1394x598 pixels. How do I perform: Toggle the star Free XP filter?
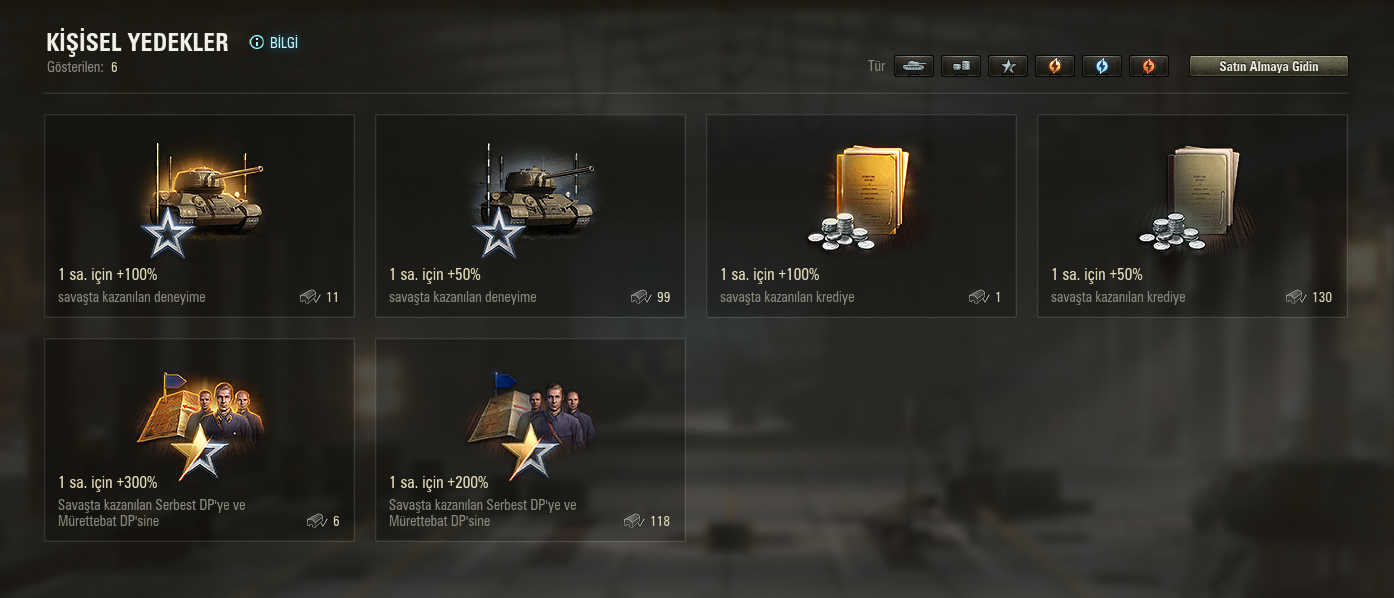[1008, 67]
